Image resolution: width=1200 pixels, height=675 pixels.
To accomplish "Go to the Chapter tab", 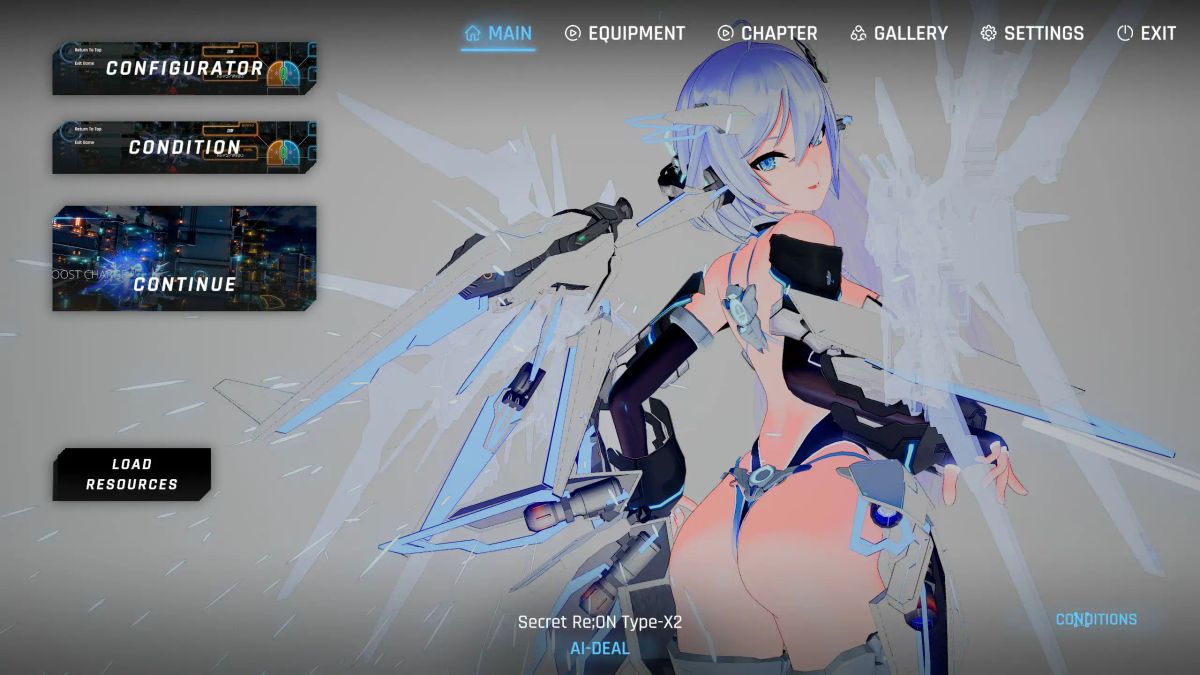I will point(767,34).
